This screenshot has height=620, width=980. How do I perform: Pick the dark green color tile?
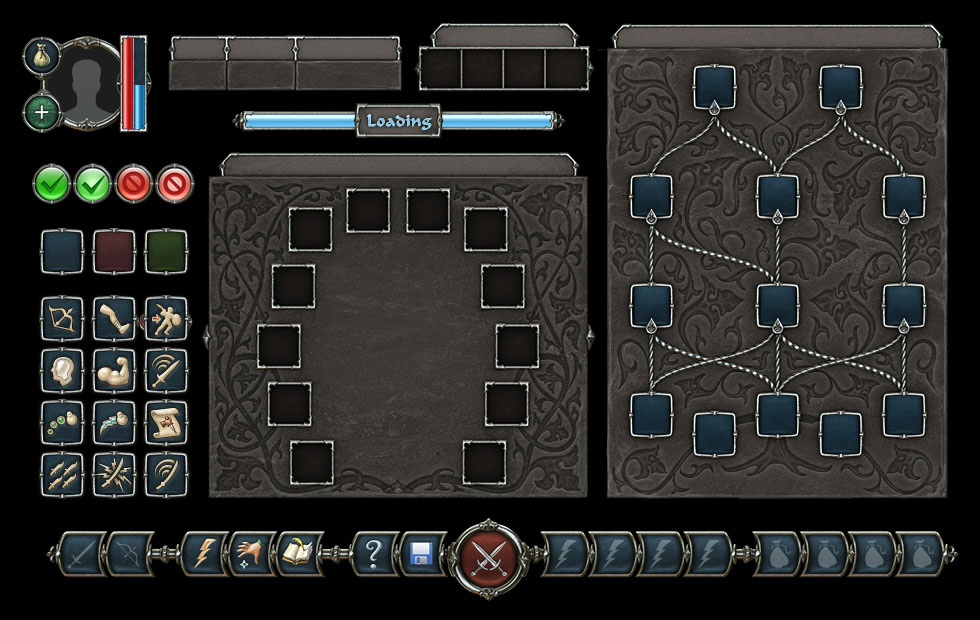tap(165, 250)
